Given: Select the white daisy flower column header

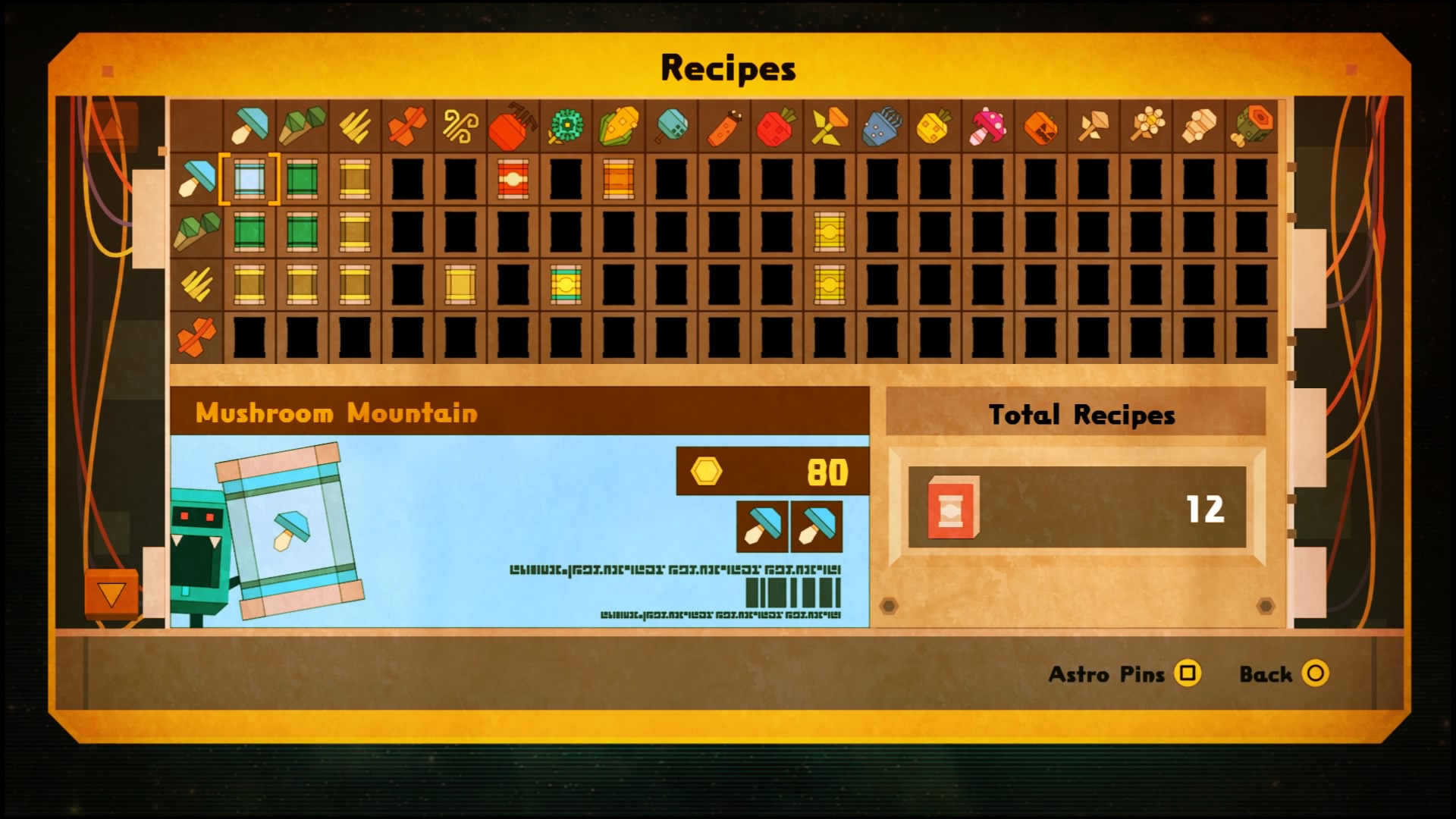Looking at the screenshot, I should pyautogui.click(x=1146, y=126).
